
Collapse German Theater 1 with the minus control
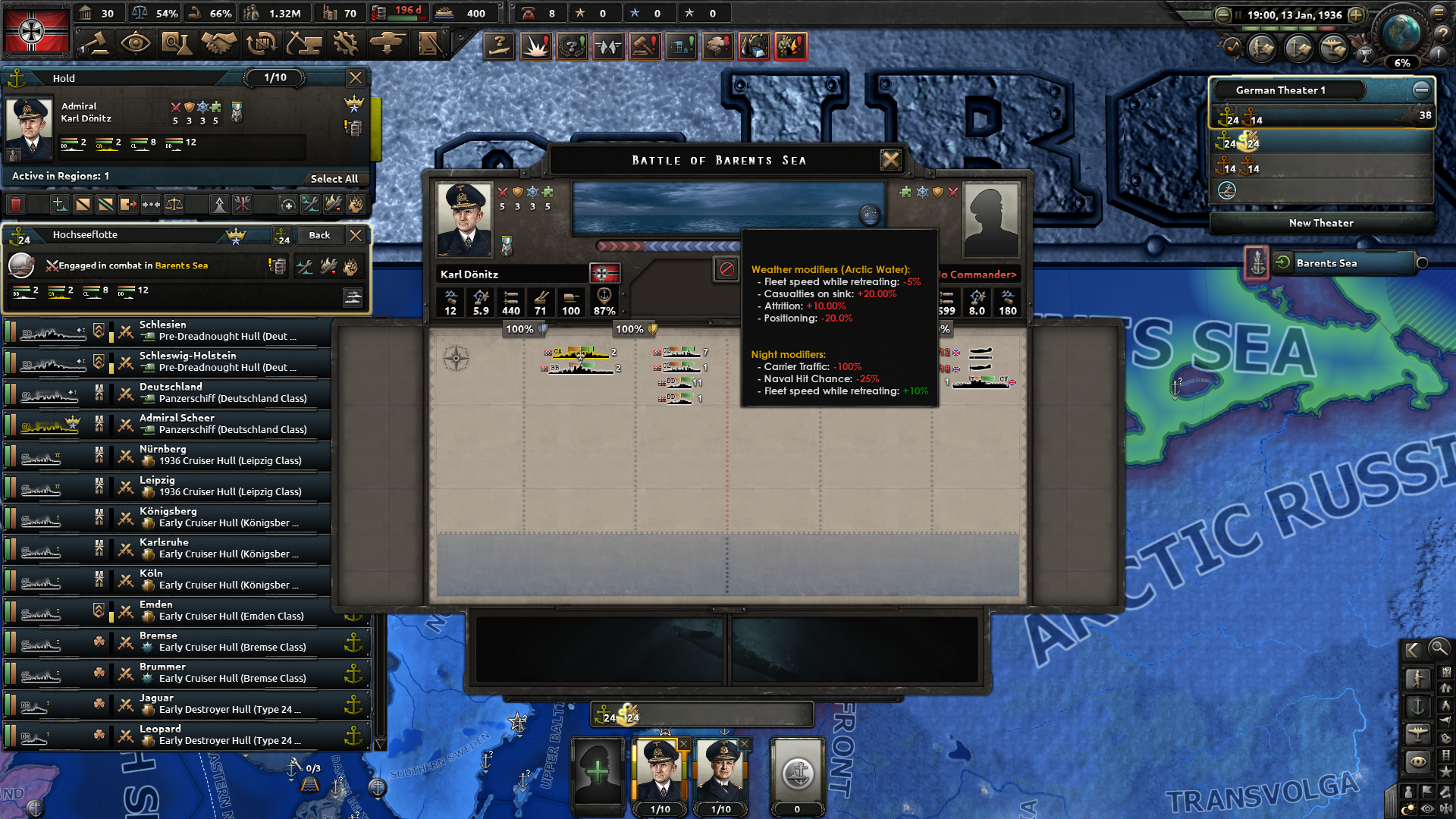[1422, 89]
